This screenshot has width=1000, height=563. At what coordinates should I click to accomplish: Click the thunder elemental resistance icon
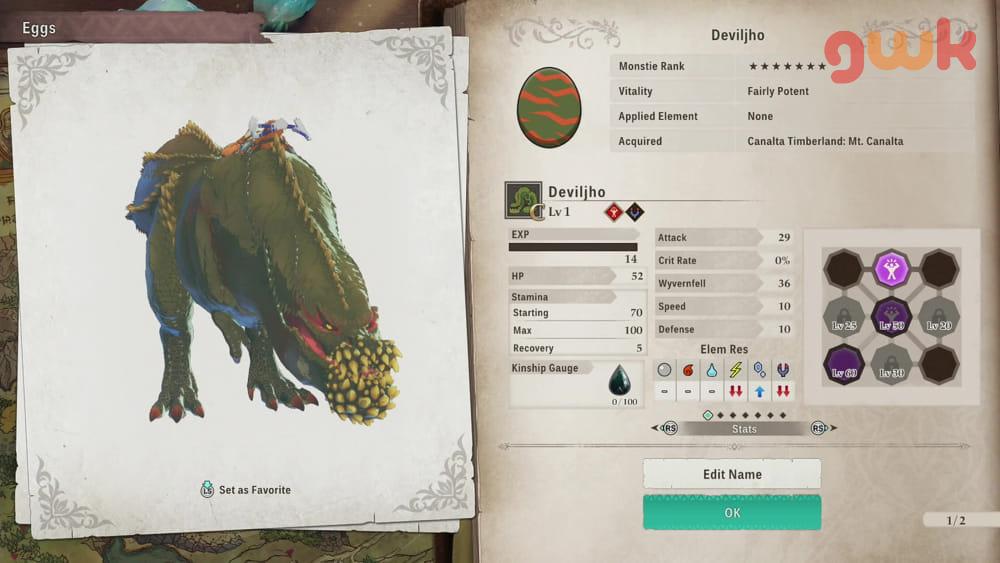(735, 370)
